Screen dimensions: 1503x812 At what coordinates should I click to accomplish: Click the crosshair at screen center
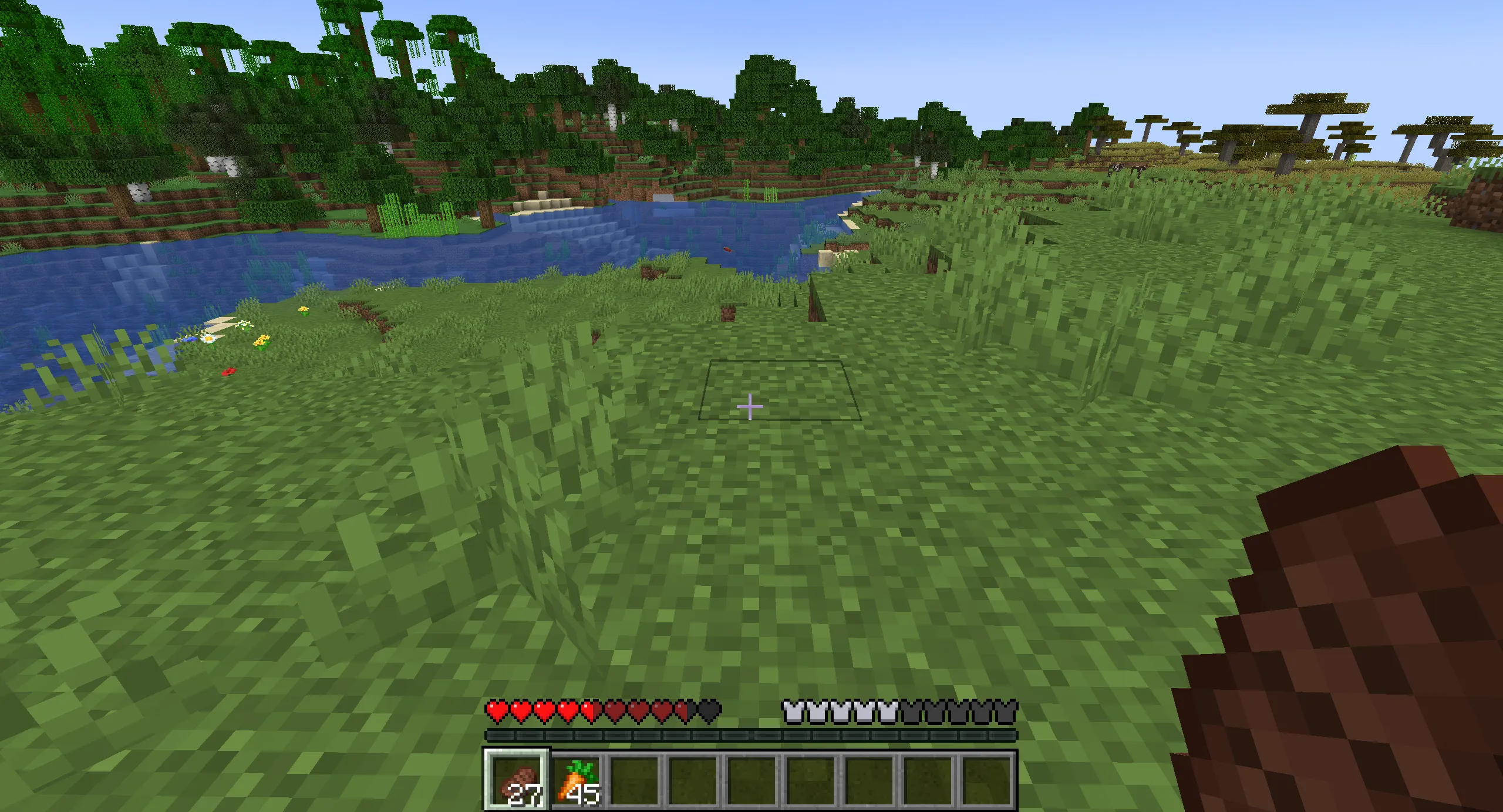(x=750, y=406)
